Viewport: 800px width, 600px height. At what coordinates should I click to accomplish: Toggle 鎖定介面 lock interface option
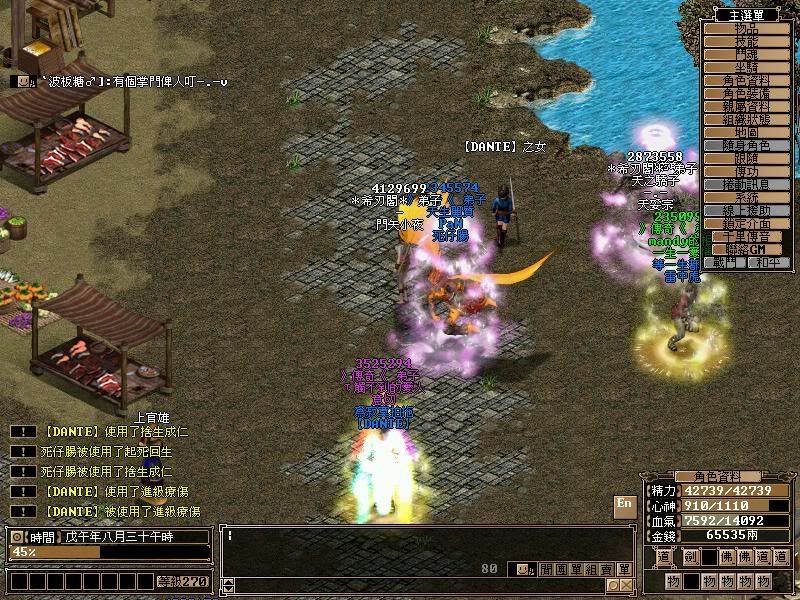pyautogui.click(x=746, y=223)
